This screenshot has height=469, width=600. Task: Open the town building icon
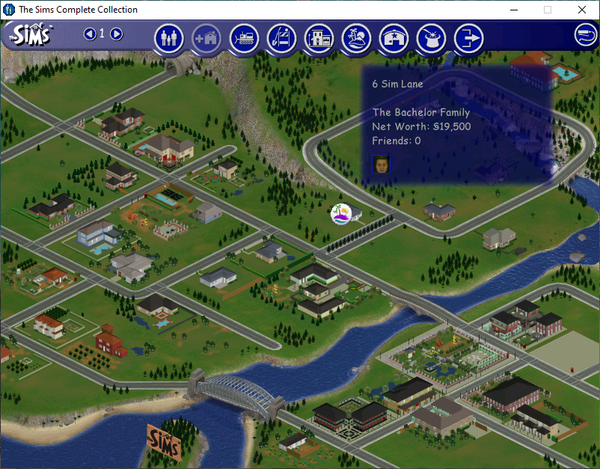319,38
